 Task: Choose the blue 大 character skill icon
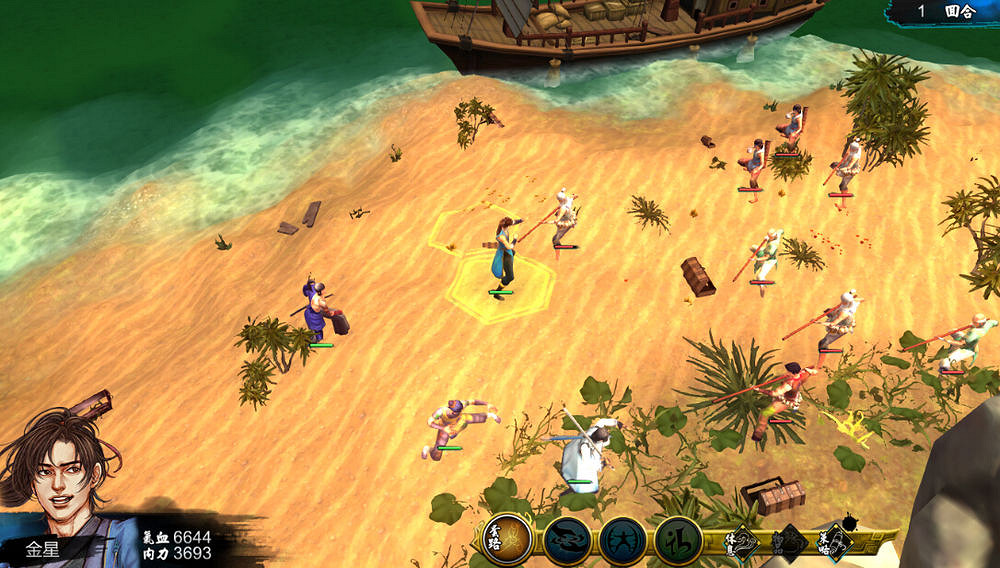tap(622, 541)
